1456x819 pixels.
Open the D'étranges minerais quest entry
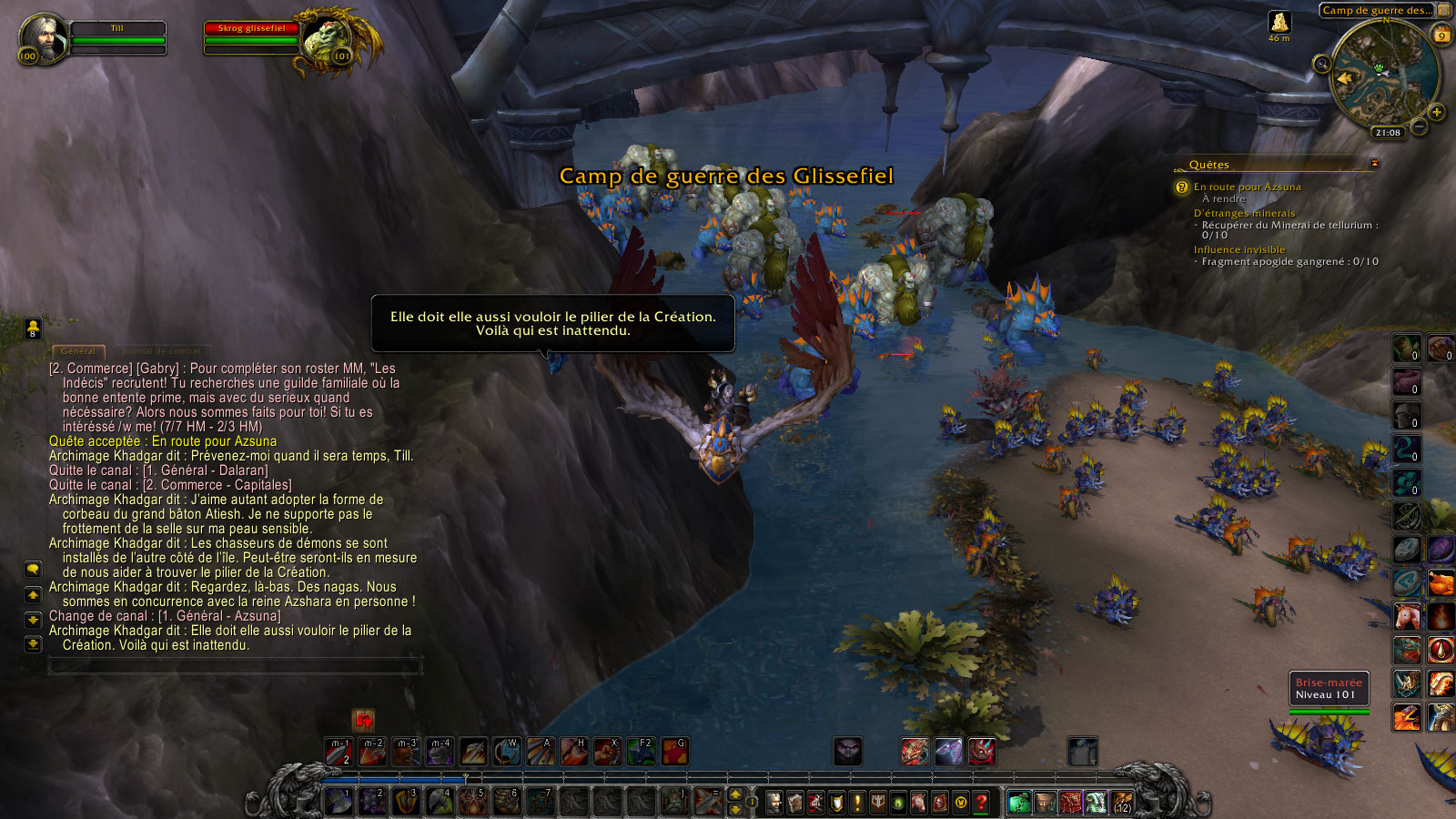tap(1244, 213)
